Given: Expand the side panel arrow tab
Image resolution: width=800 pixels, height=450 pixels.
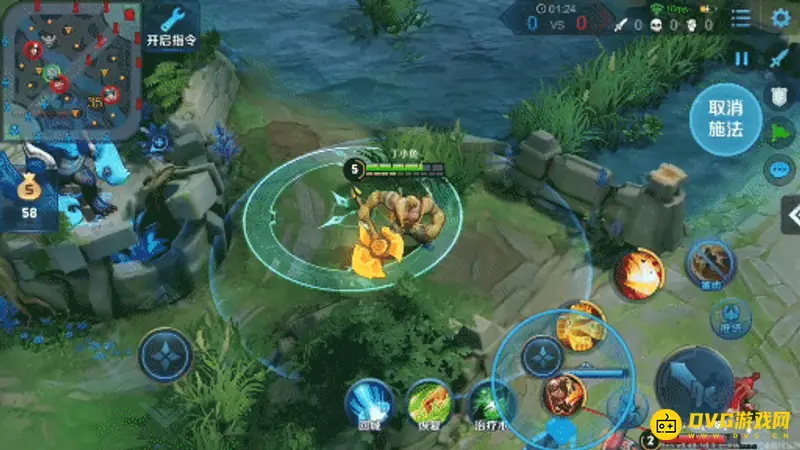Looking at the screenshot, I should [790, 215].
